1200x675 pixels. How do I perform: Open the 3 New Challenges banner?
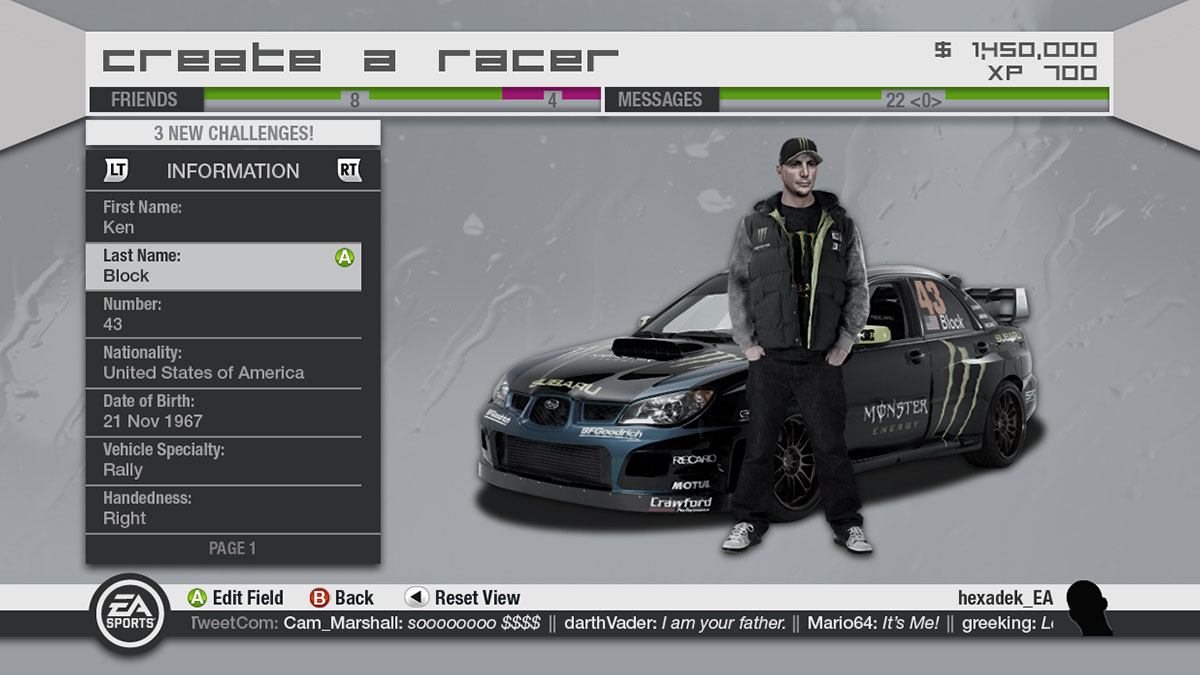coord(233,133)
